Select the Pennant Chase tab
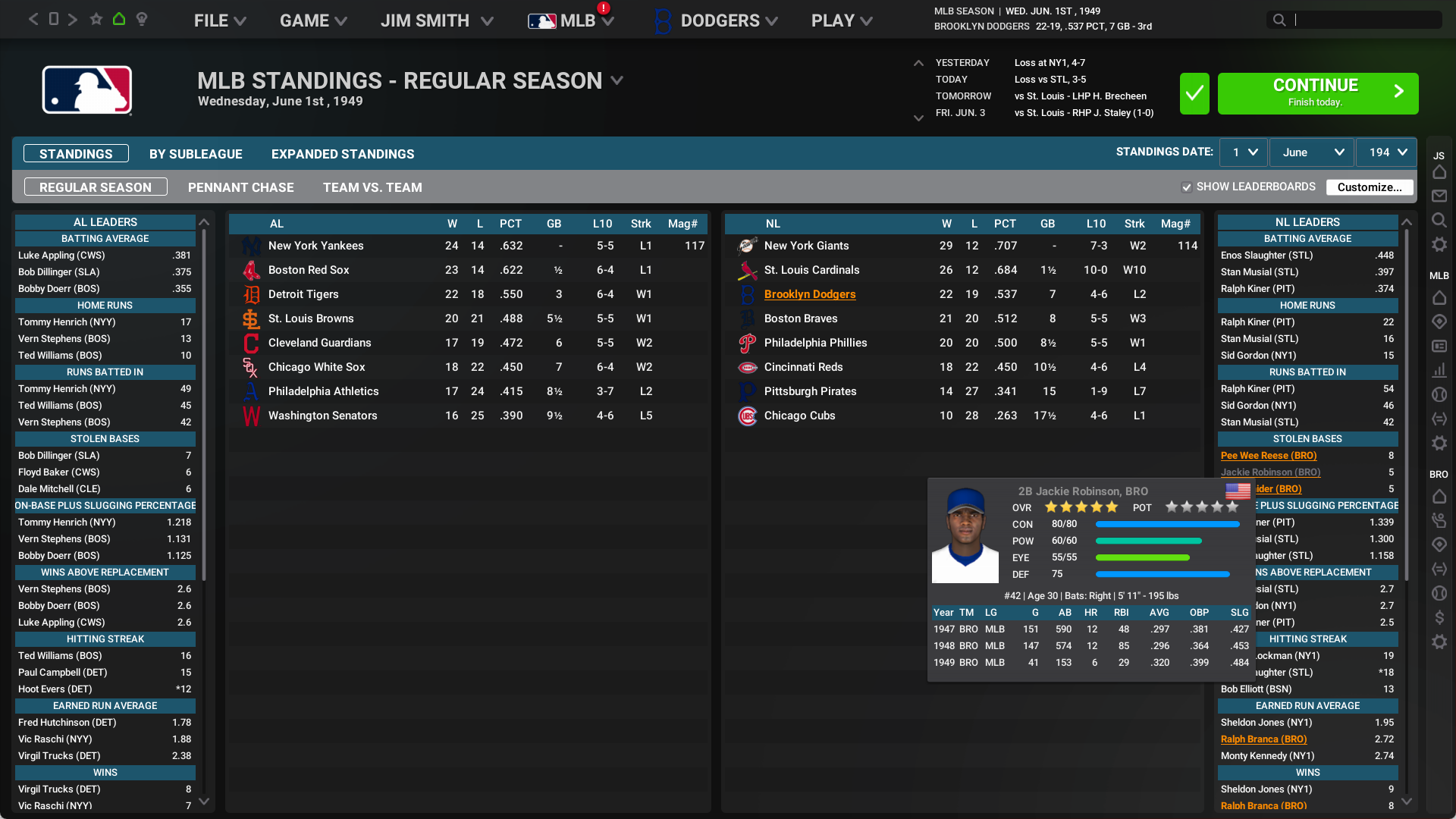 click(241, 187)
